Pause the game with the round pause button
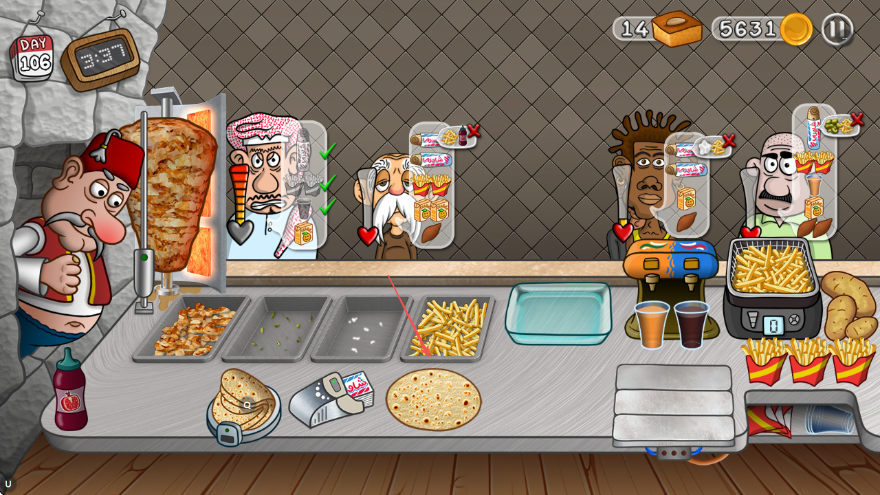Screen dimensions: 880x495 837,29
